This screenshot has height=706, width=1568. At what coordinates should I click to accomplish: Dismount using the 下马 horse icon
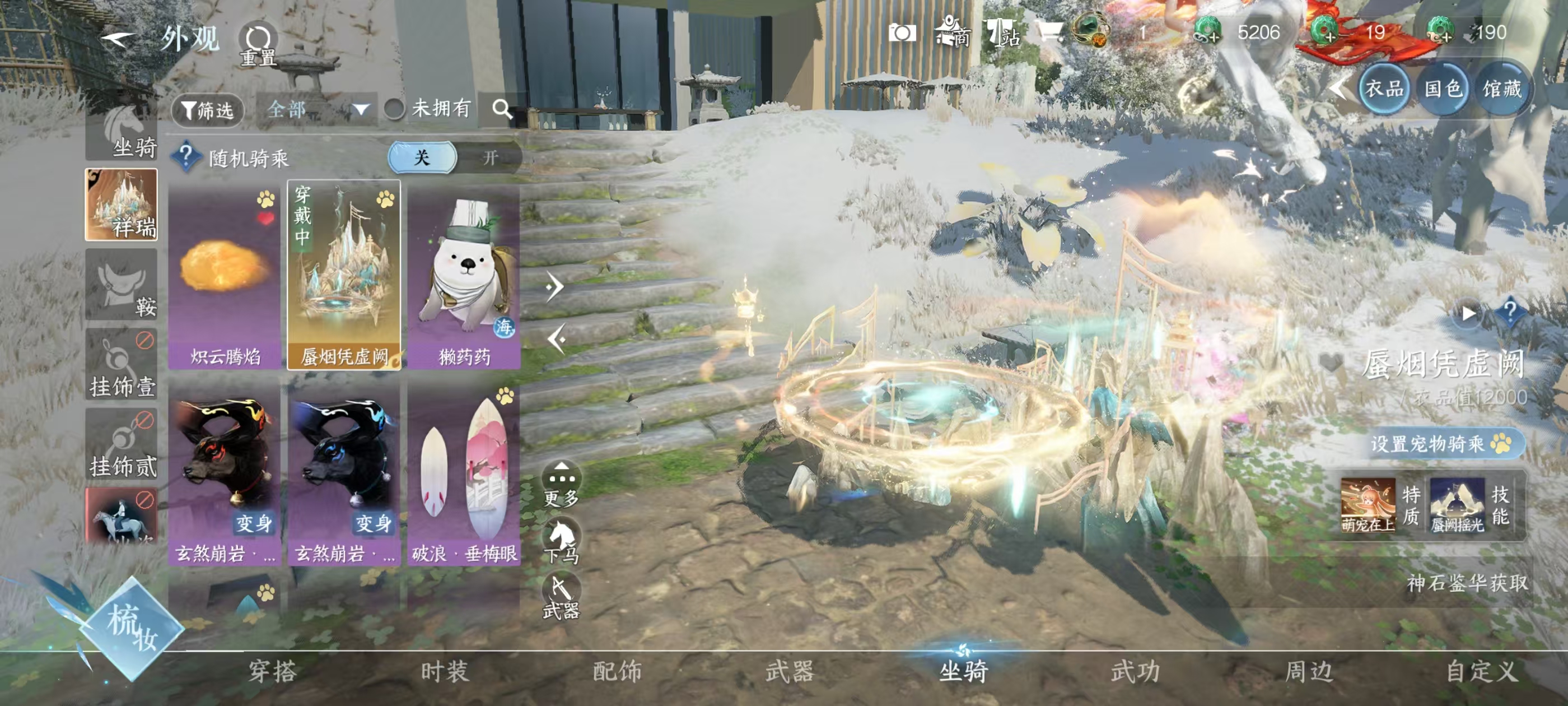click(x=561, y=540)
